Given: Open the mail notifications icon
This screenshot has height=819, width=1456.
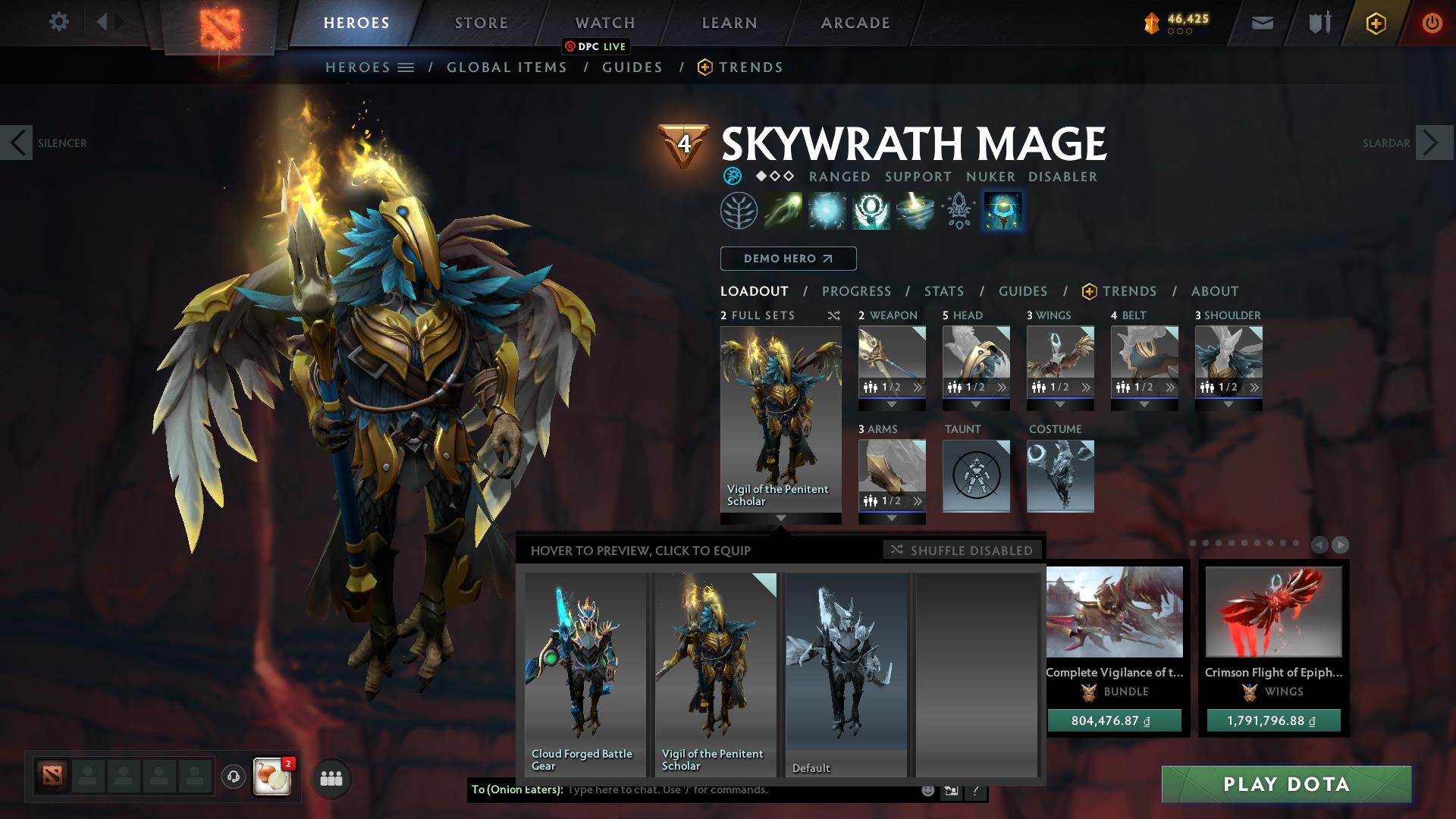Looking at the screenshot, I should pyautogui.click(x=1261, y=22).
